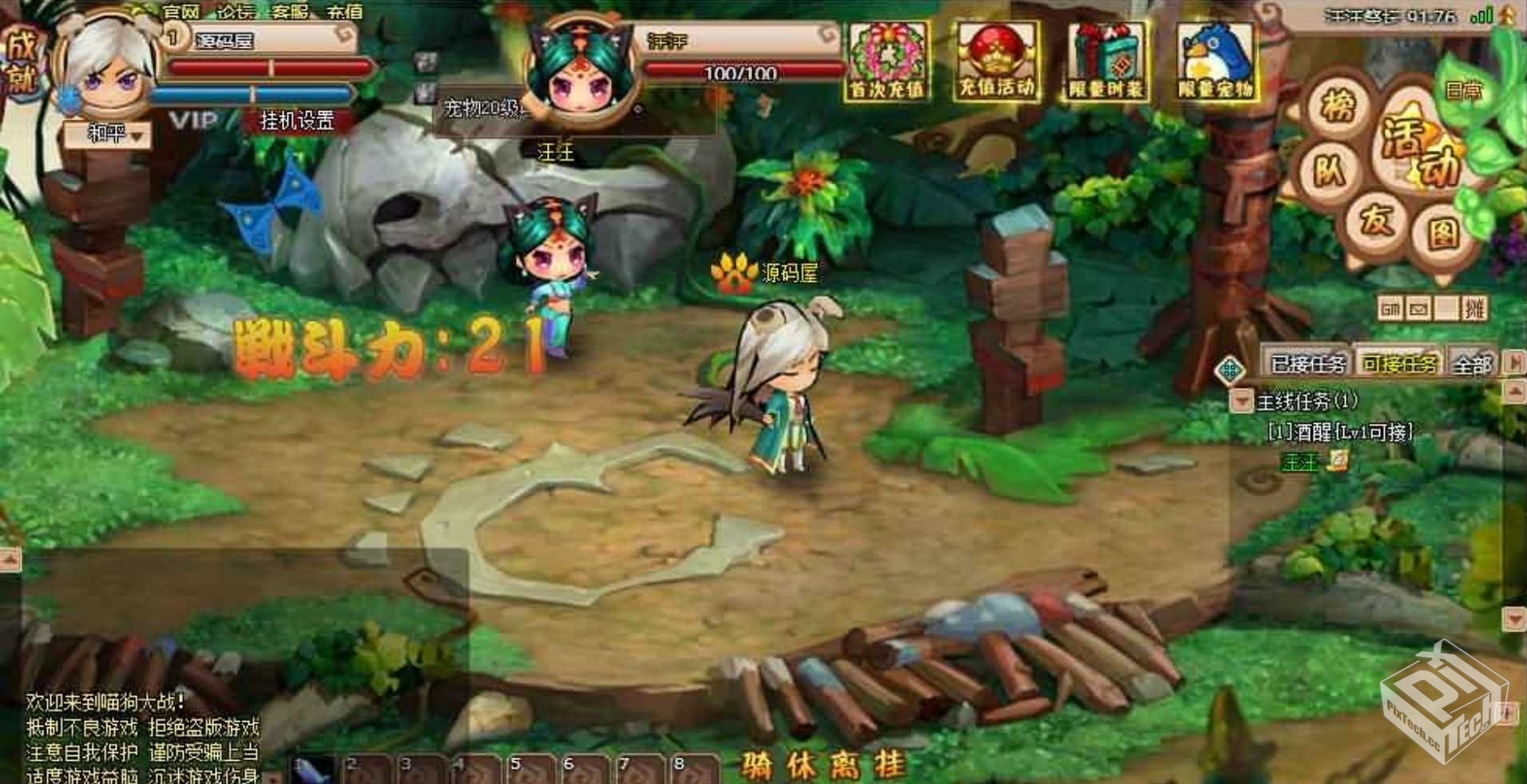The height and width of the screenshot is (784, 1527).
Task: Open the 客服 customer service link
Action: point(290,12)
